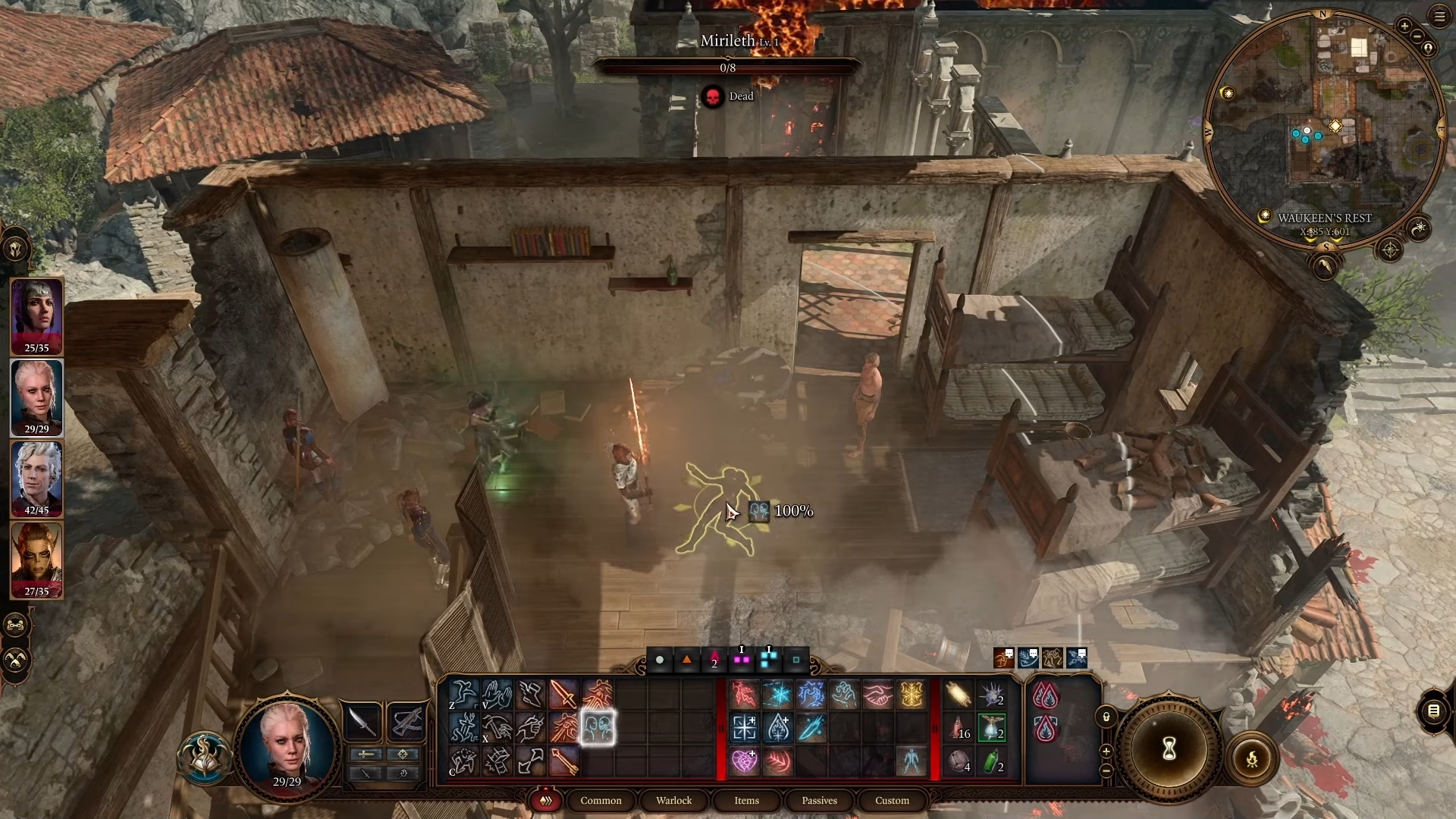Show the Items hotbar tab
The width and height of the screenshot is (1456, 819).
[746, 800]
